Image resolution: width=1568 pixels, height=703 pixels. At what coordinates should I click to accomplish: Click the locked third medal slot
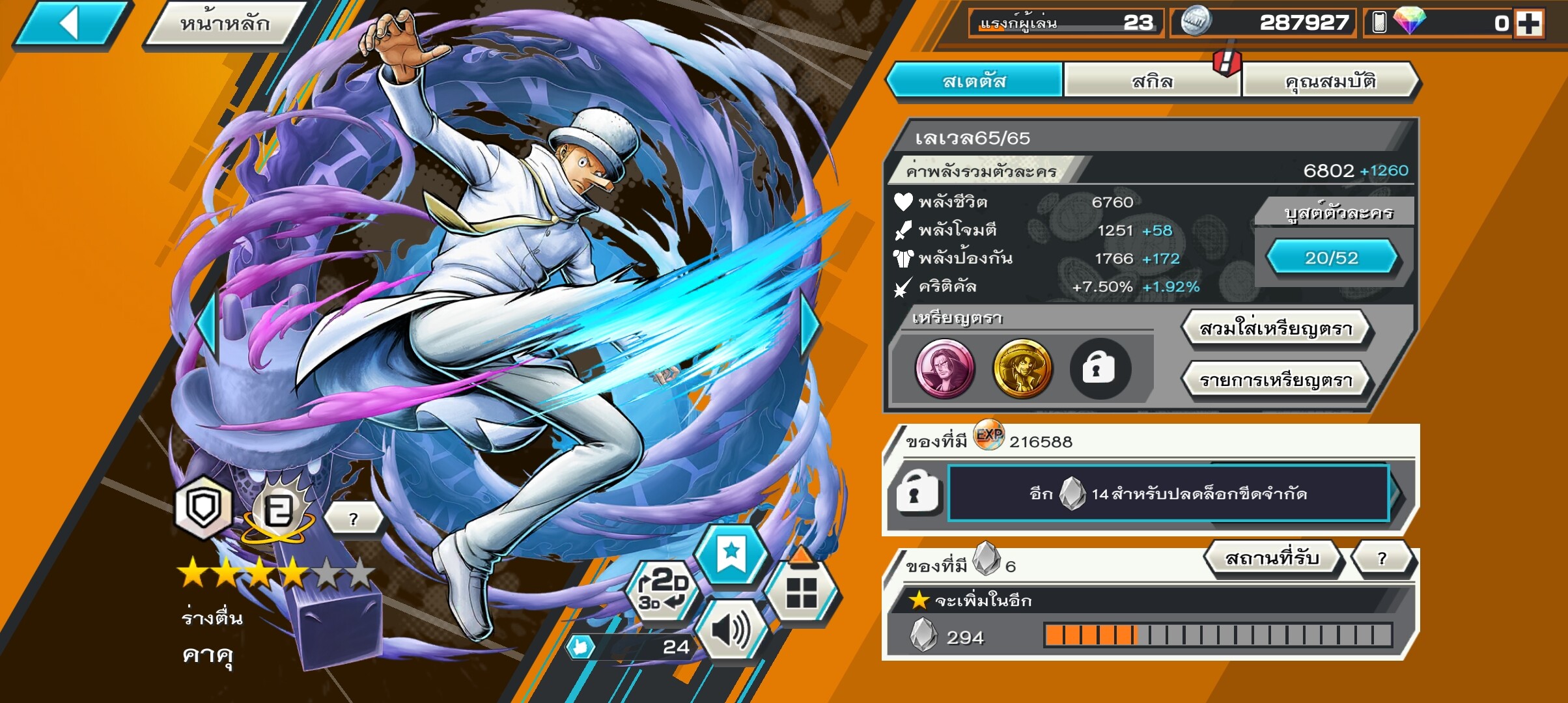click(x=1099, y=368)
